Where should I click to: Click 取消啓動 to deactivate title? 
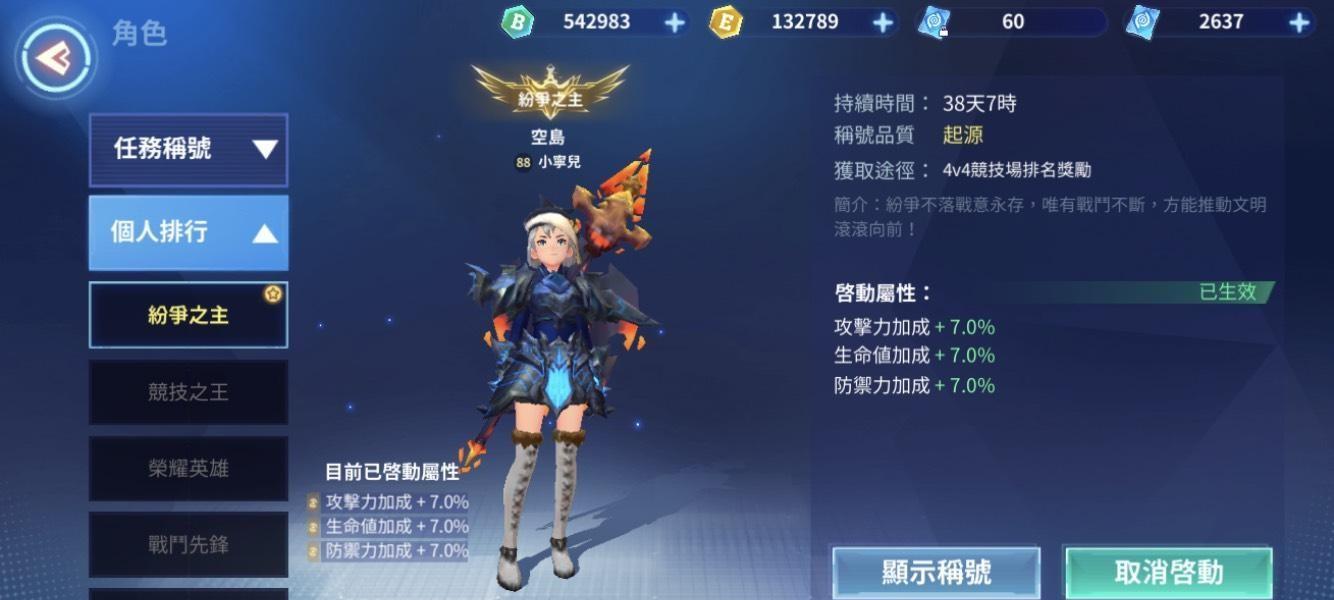1168,572
